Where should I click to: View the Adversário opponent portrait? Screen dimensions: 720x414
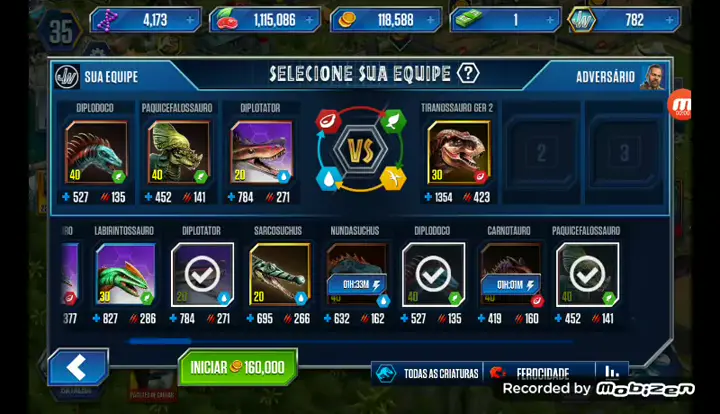pyautogui.click(x=652, y=77)
